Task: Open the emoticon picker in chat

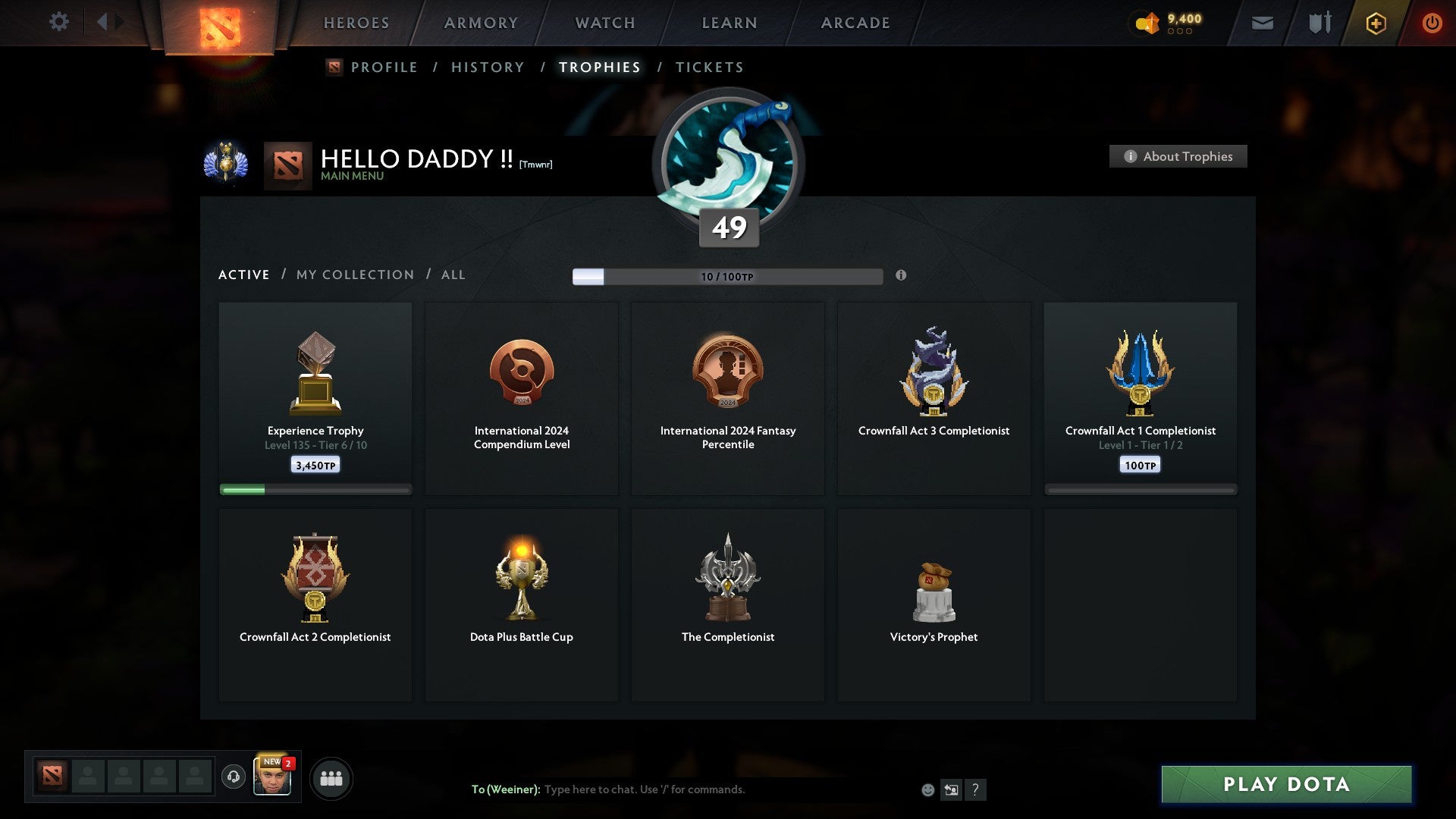Action: (x=927, y=789)
